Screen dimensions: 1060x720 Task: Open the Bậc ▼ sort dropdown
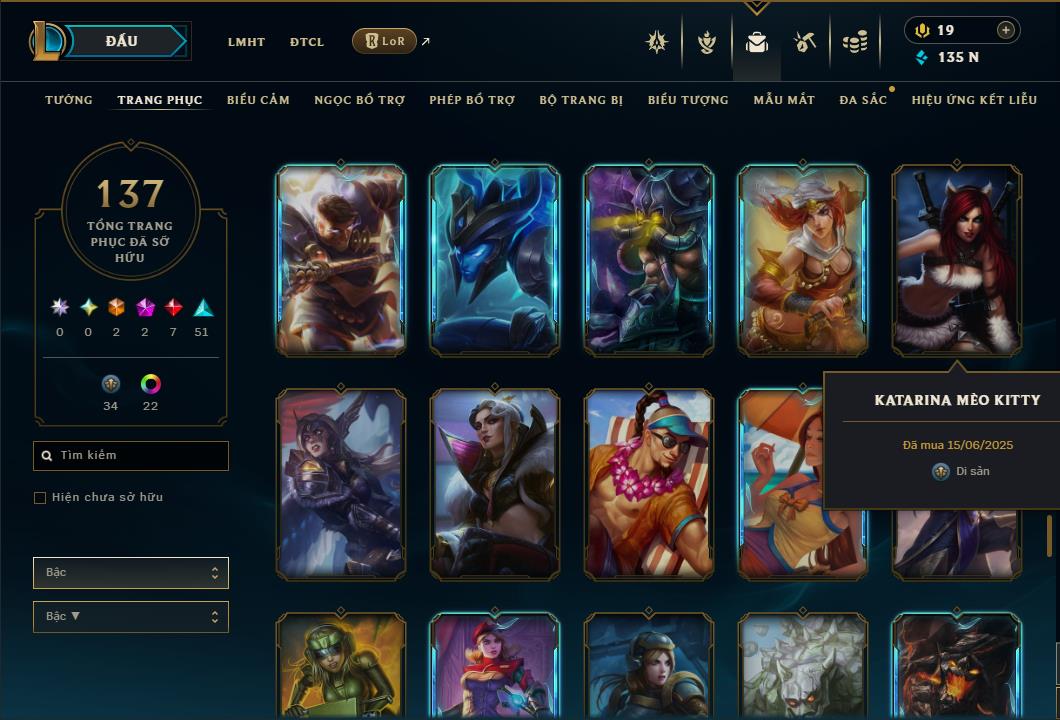(x=131, y=617)
